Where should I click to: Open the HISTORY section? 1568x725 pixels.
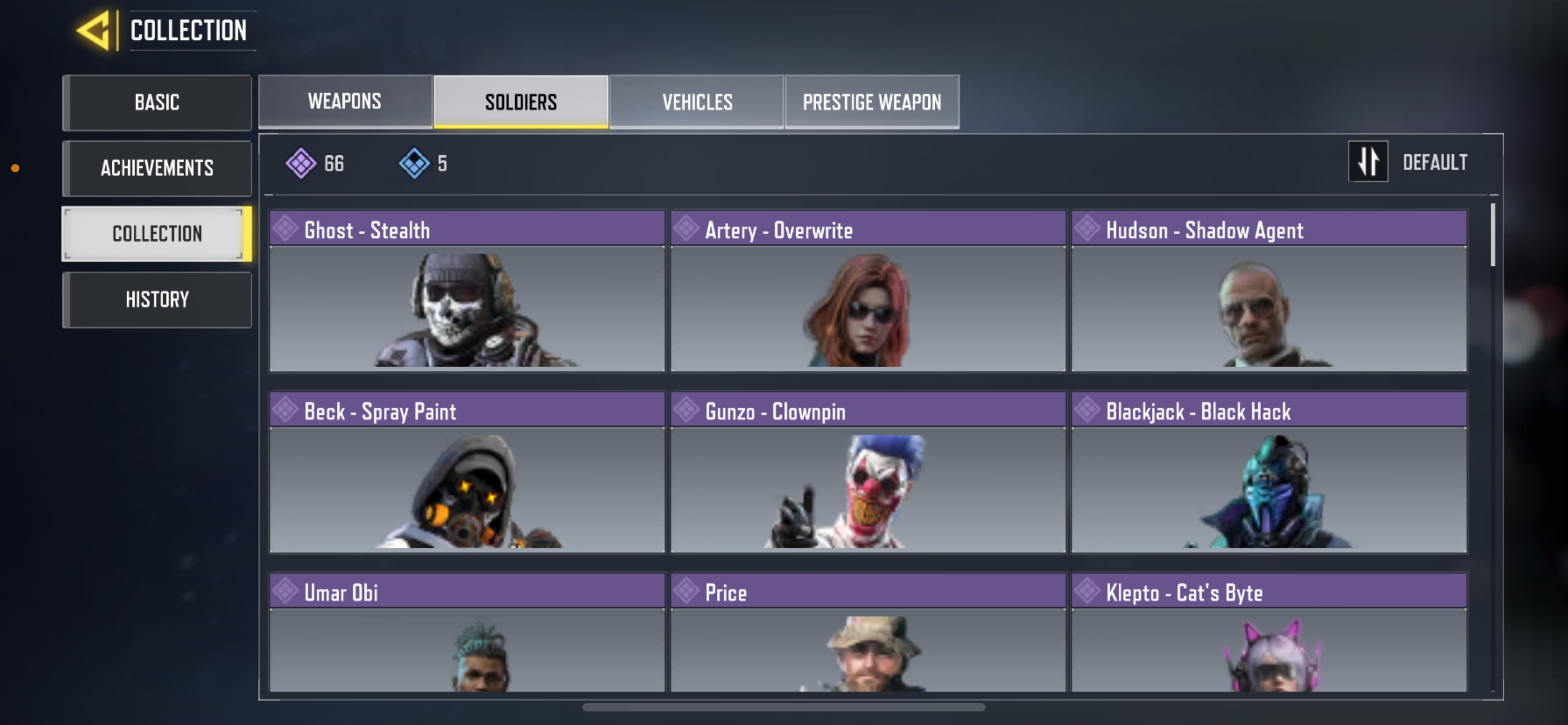point(156,299)
